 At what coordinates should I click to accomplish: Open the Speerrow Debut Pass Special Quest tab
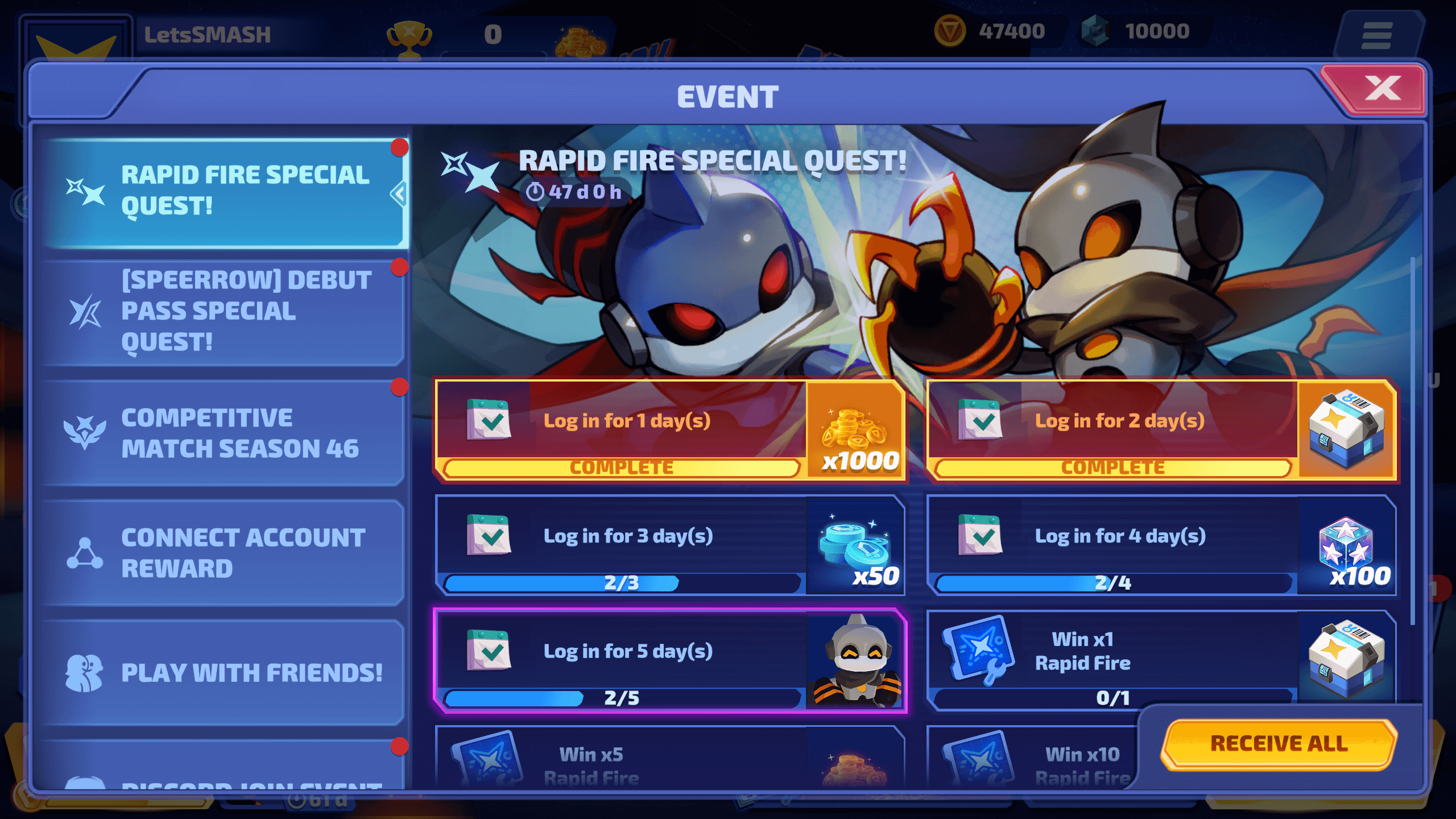(x=225, y=312)
